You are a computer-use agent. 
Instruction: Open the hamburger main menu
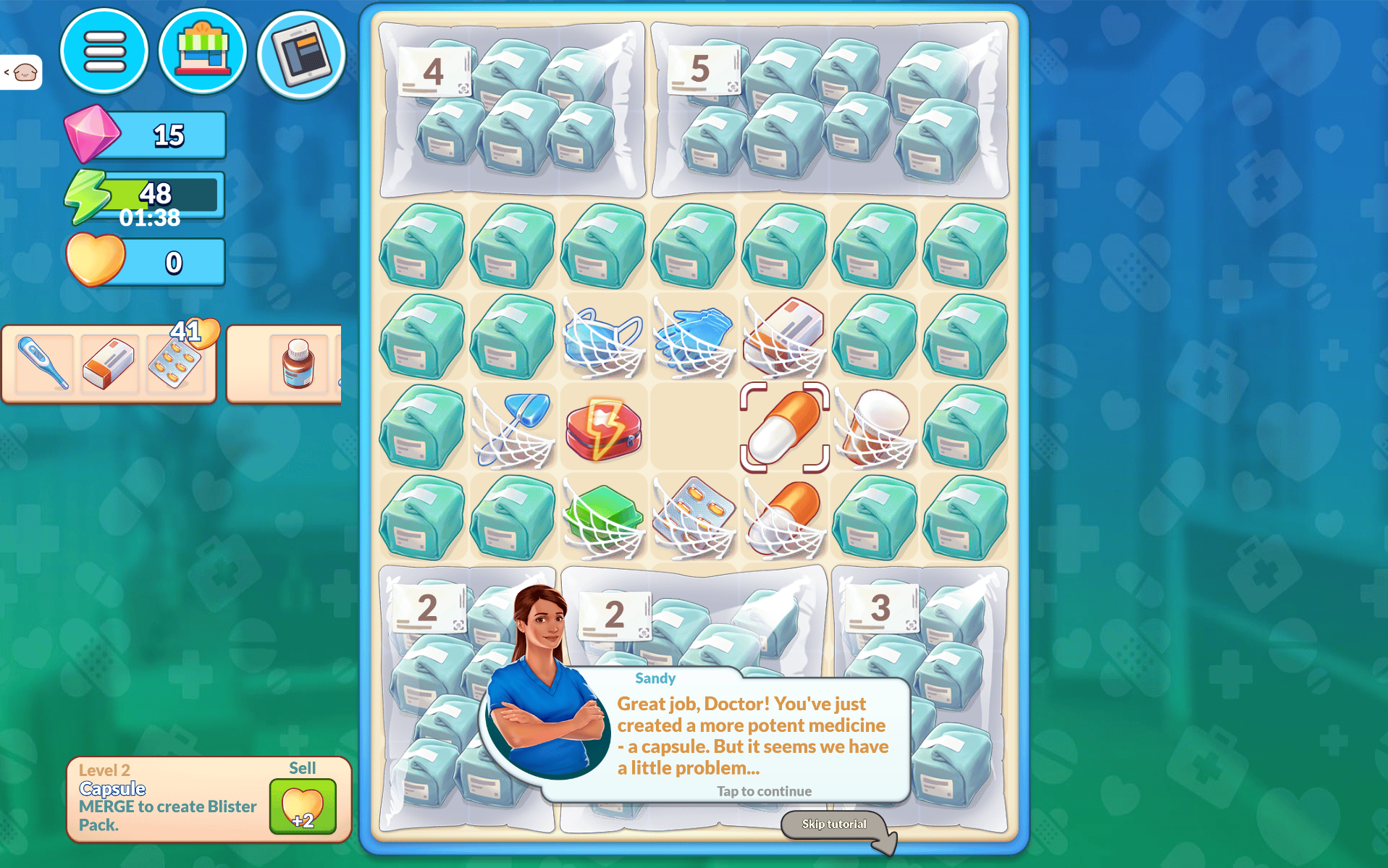(104, 52)
